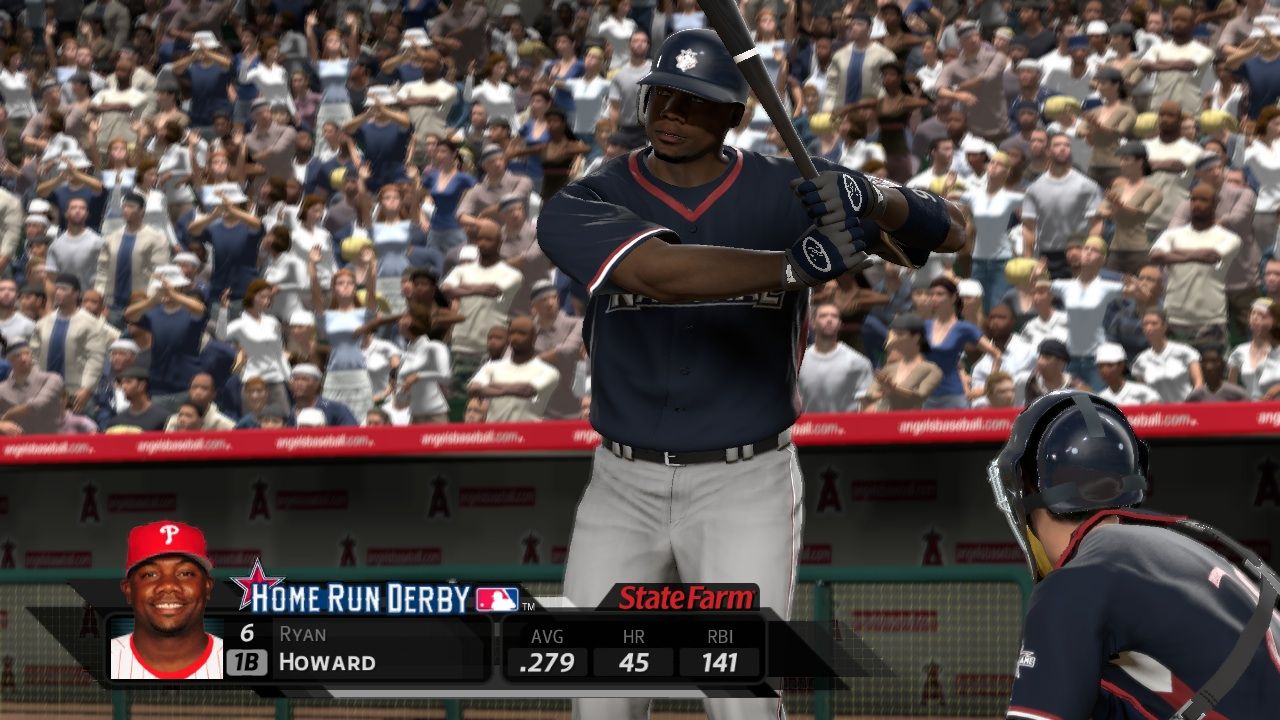Viewport: 1280px width, 720px height.
Task: Expand the player stats panel
Action: coord(632,650)
